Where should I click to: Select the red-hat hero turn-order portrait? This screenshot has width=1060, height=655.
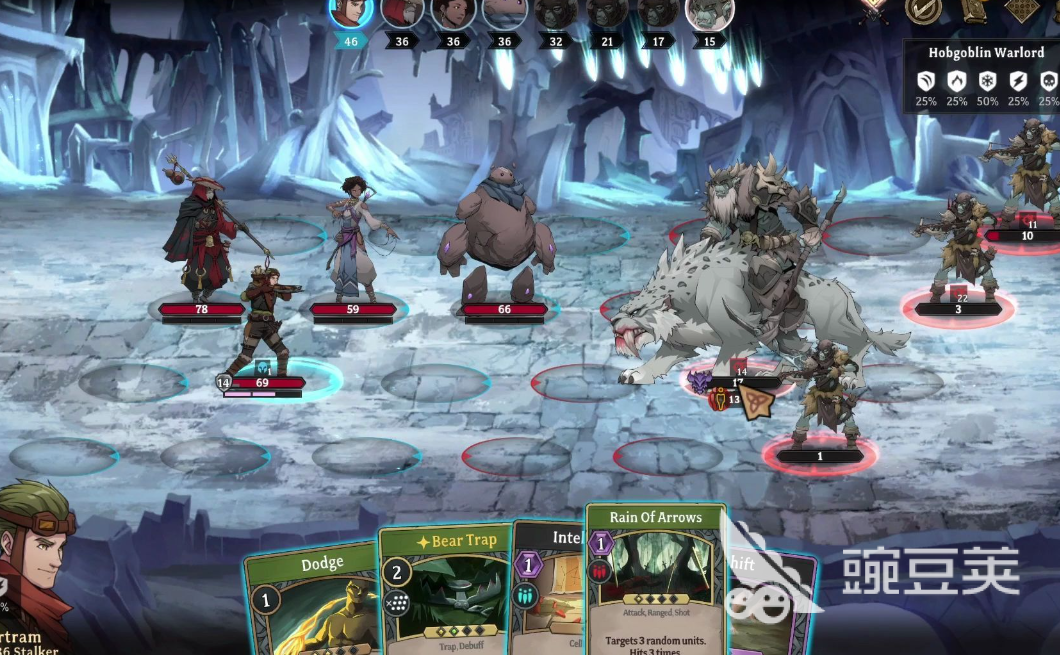(402, 13)
